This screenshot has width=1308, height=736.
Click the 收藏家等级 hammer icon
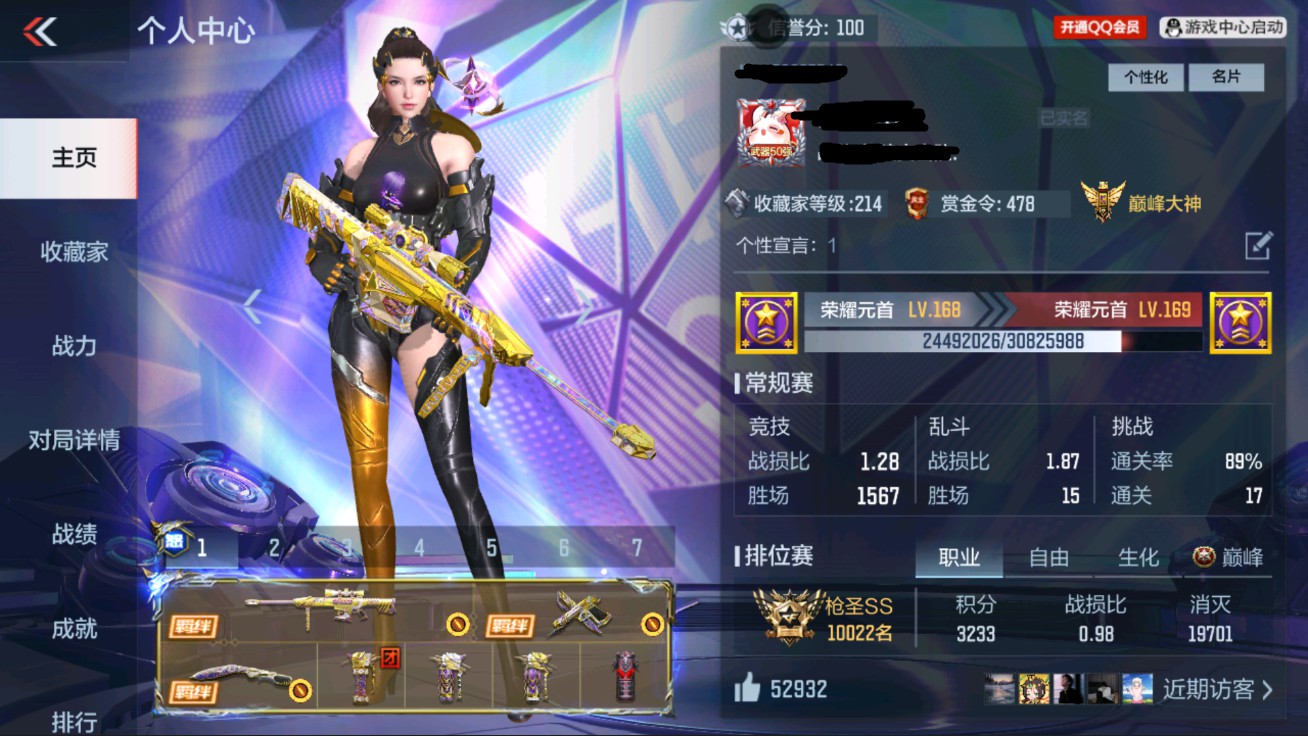coord(735,203)
